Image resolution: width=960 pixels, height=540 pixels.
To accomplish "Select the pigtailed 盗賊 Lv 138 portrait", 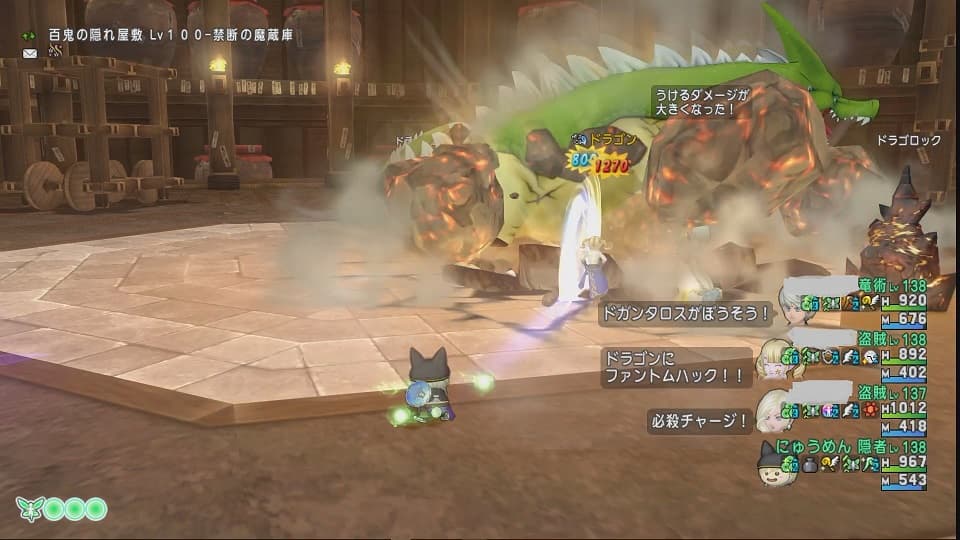I will pos(776,358).
